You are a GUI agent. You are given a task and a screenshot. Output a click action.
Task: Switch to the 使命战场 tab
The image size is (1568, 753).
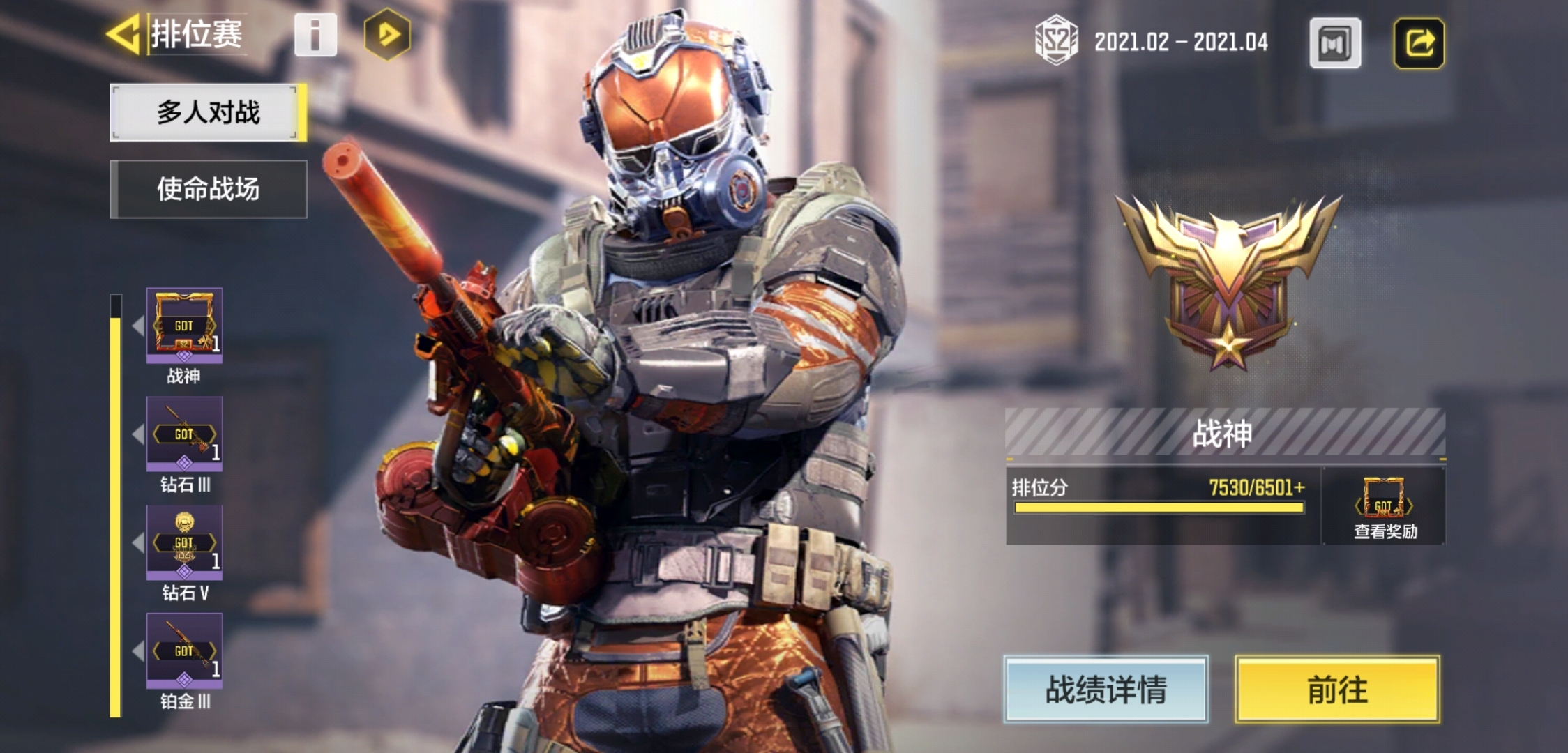coord(208,189)
